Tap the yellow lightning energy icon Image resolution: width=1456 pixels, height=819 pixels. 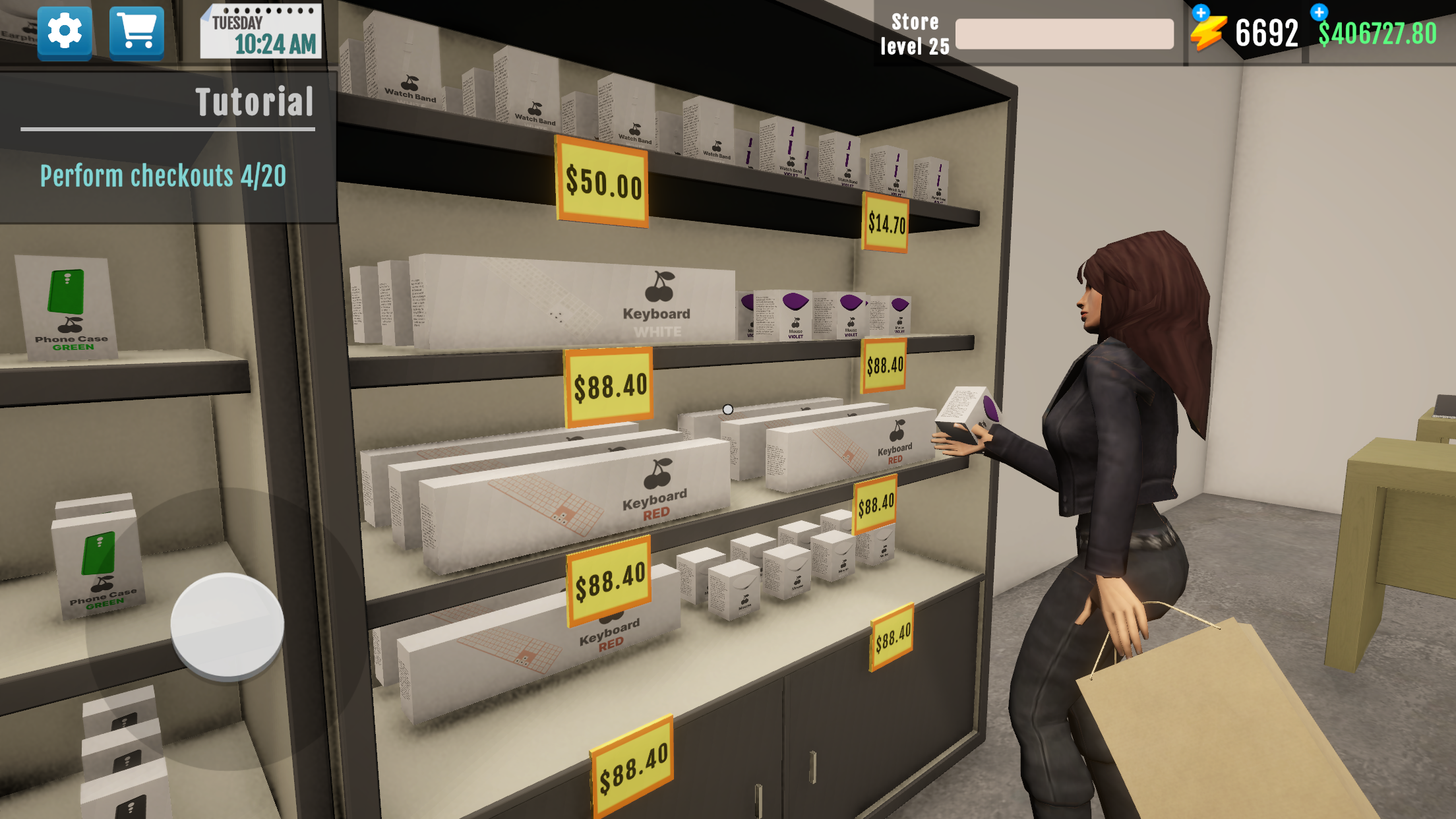[x=1213, y=30]
